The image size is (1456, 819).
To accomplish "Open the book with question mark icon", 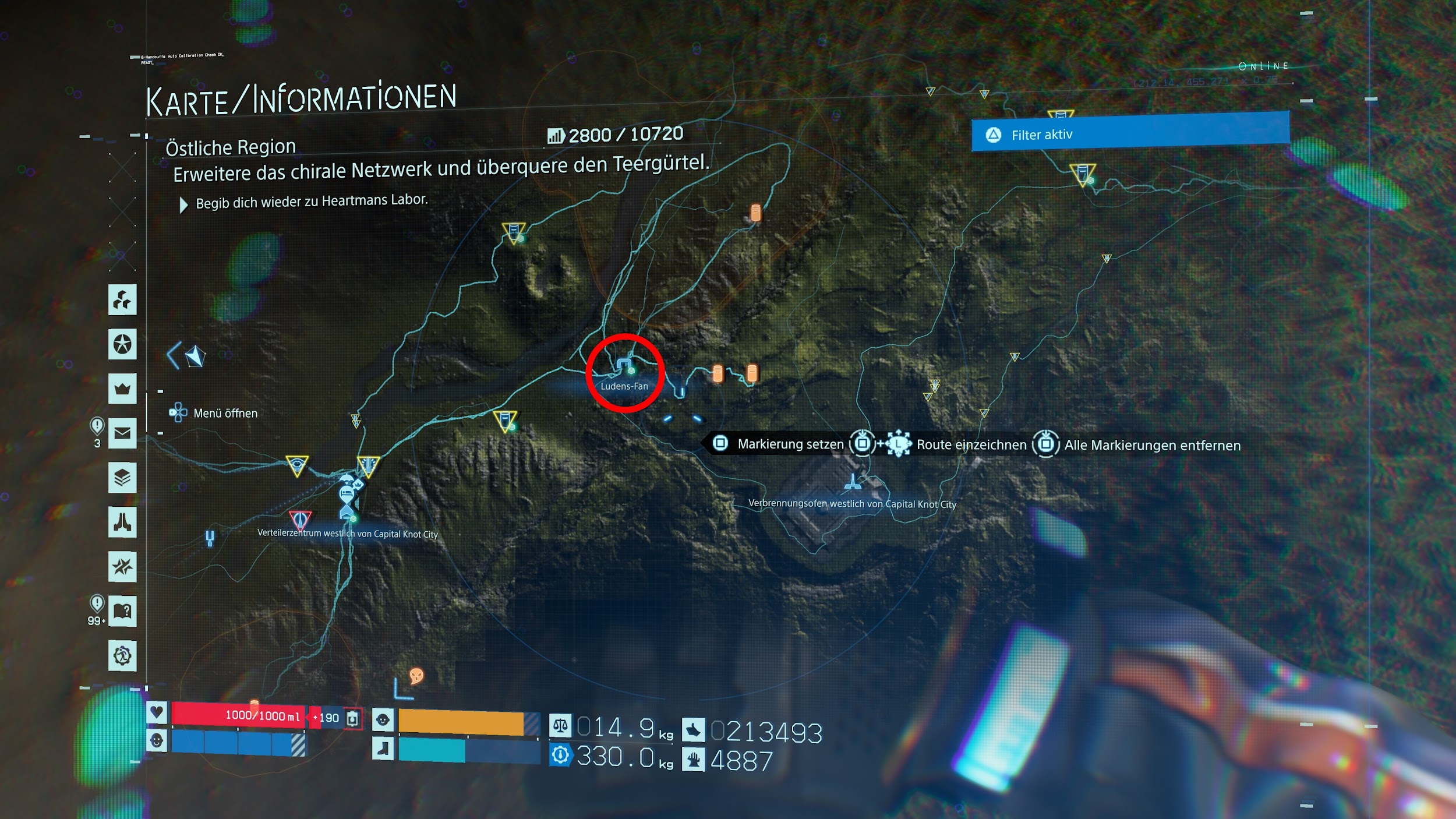I will coord(122,611).
